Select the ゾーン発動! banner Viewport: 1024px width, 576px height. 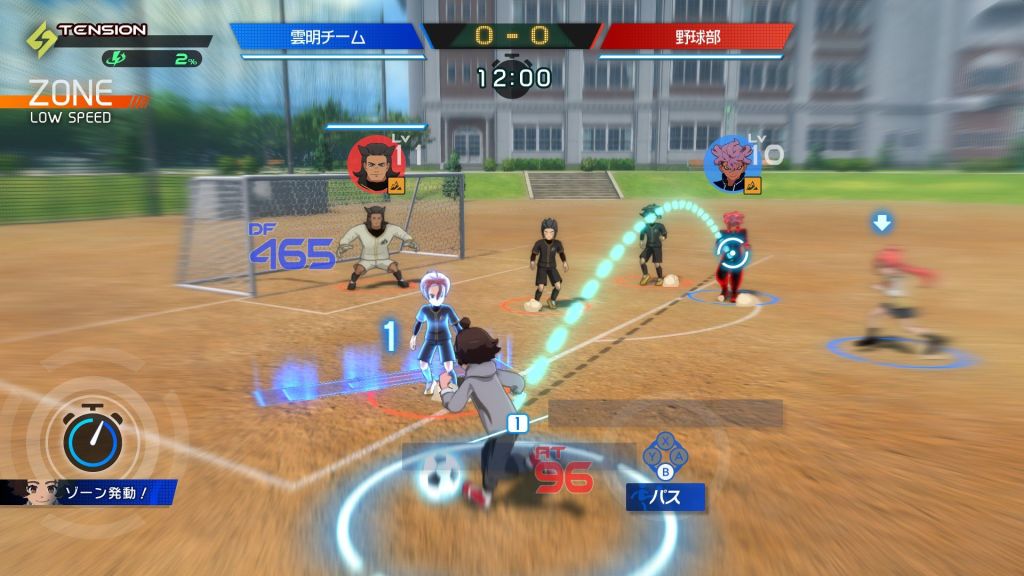coord(92,492)
